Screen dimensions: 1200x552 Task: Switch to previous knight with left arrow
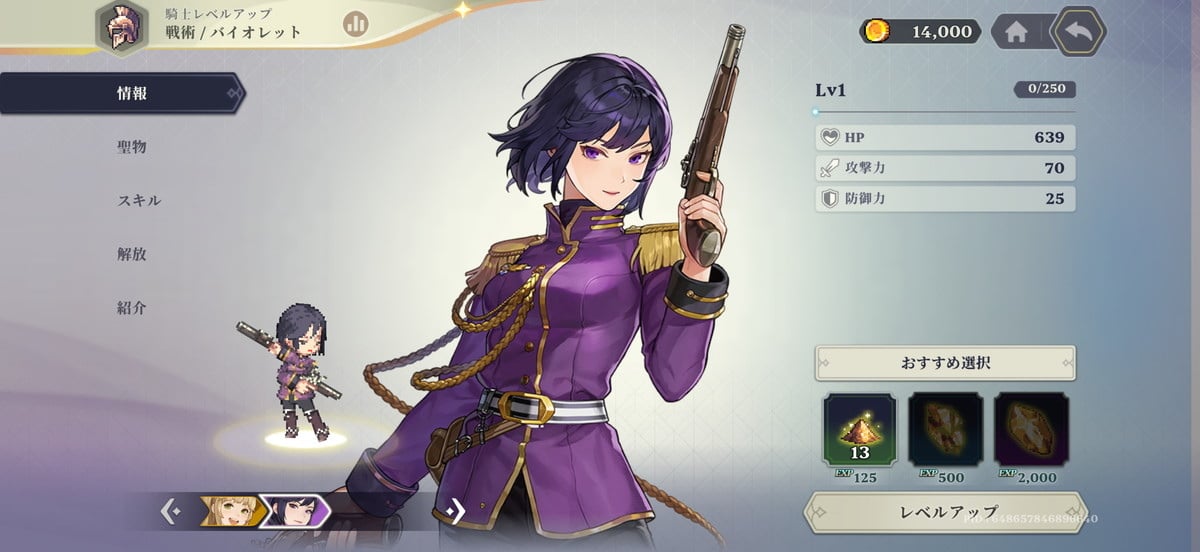pos(171,511)
